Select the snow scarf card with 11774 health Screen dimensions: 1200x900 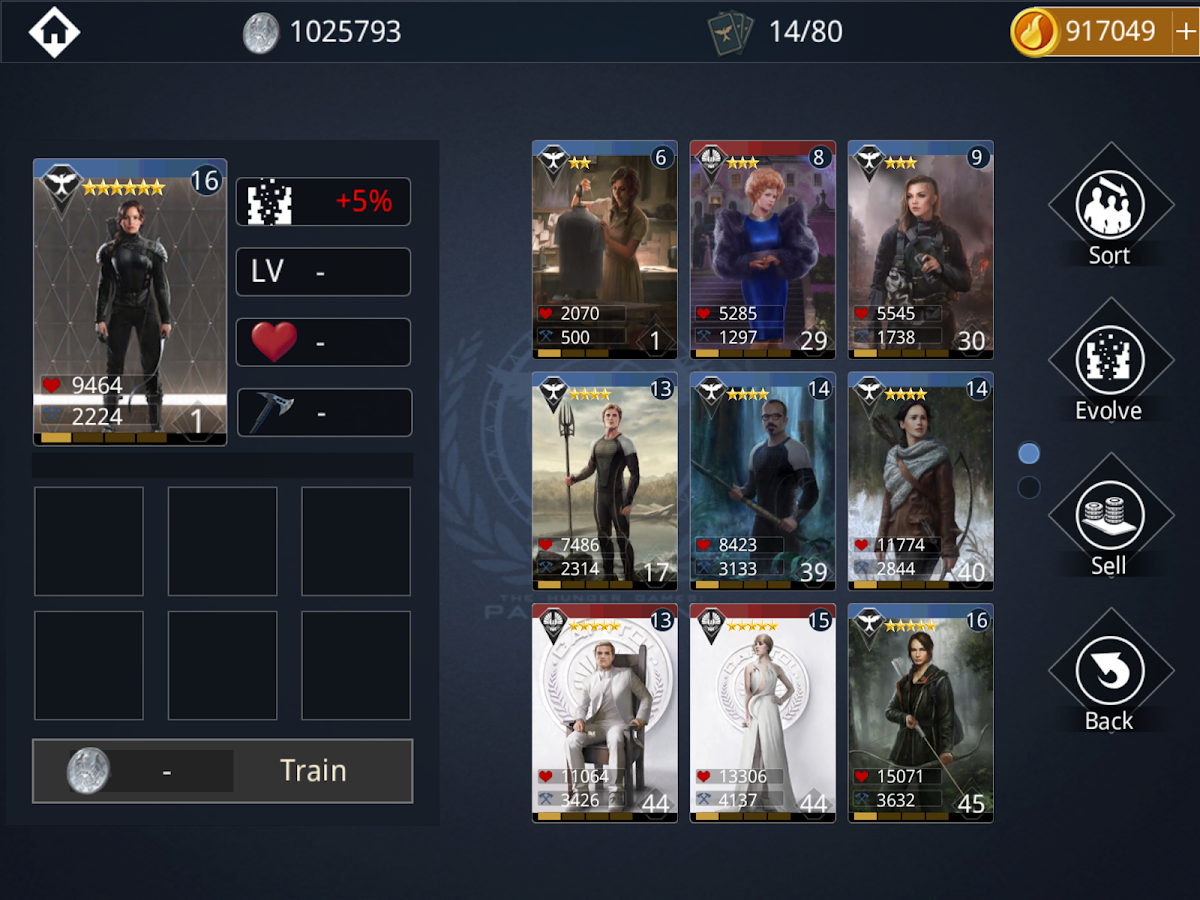pos(920,481)
